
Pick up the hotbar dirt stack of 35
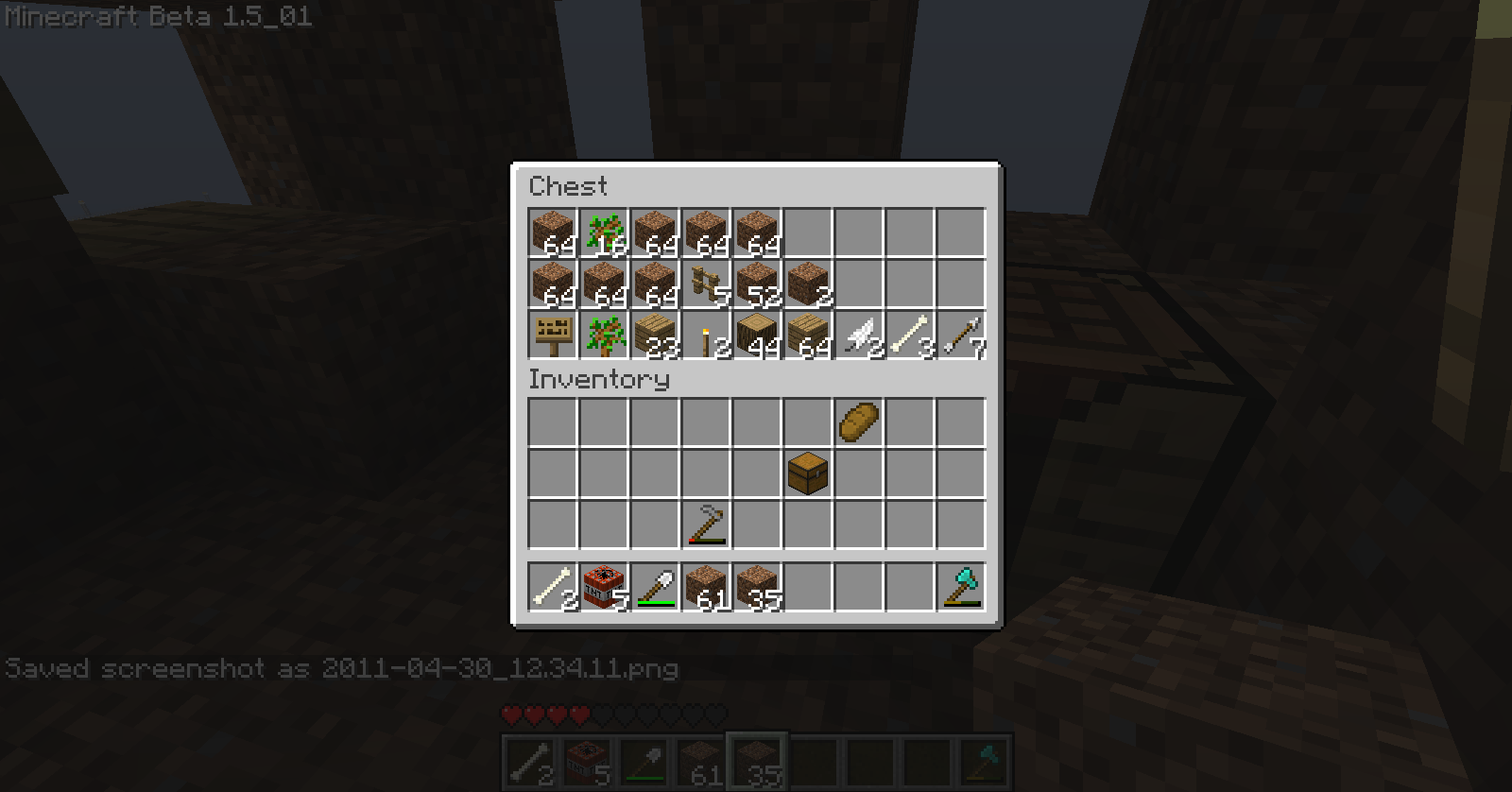[757, 587]
